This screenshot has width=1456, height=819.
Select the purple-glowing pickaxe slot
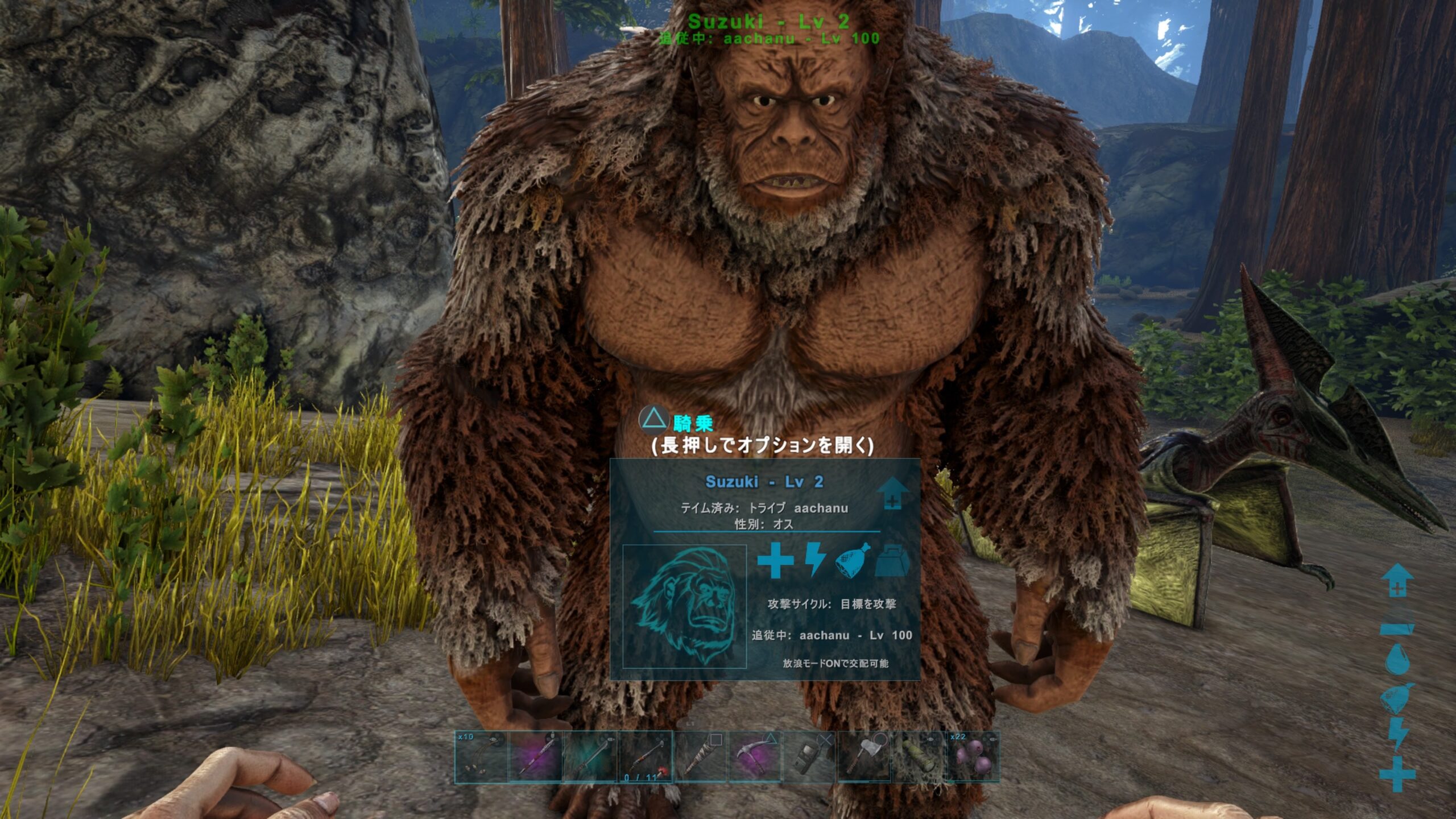pos(755,757)
